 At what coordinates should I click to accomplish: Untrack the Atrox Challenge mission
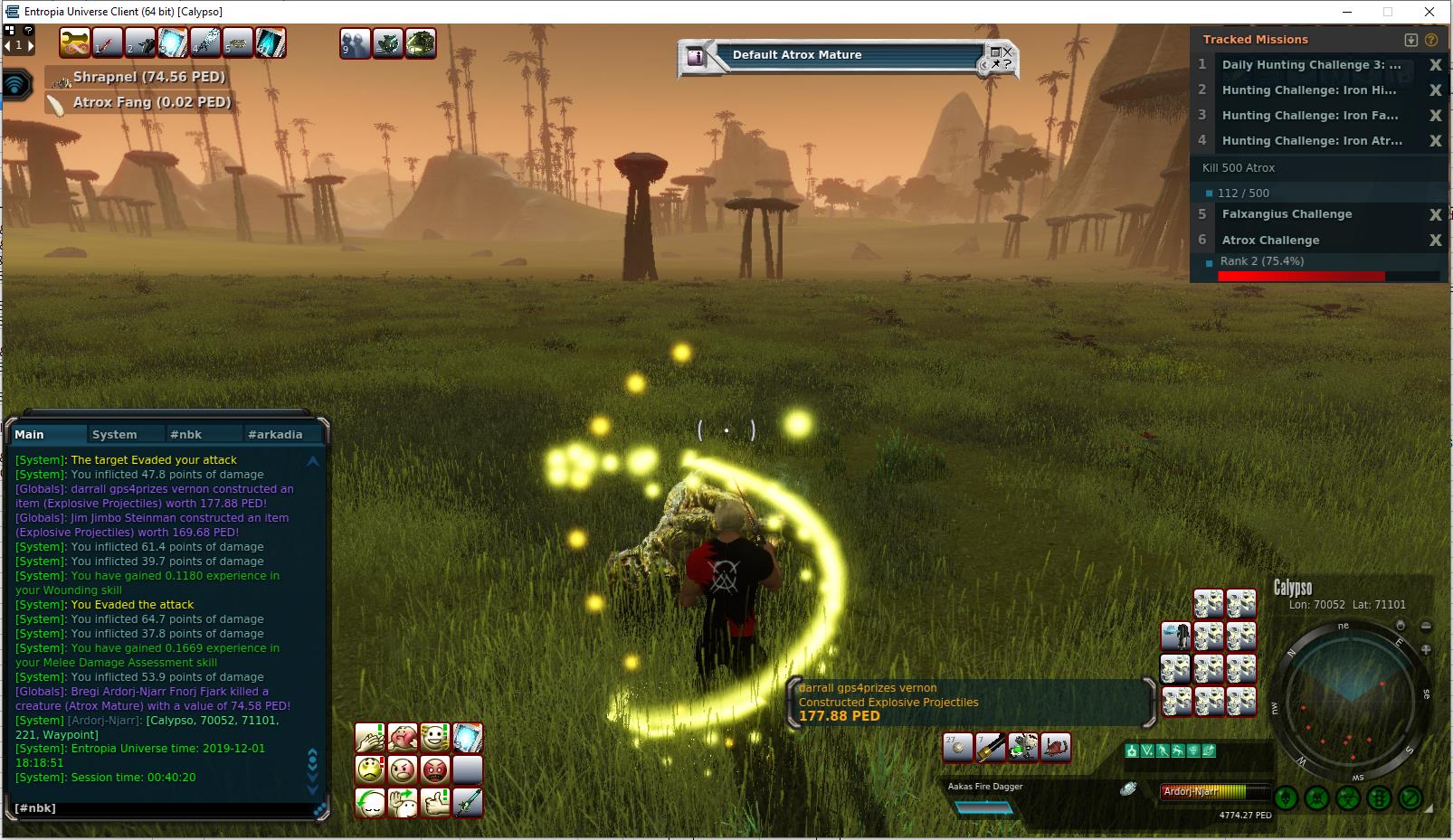(1435, 241)
